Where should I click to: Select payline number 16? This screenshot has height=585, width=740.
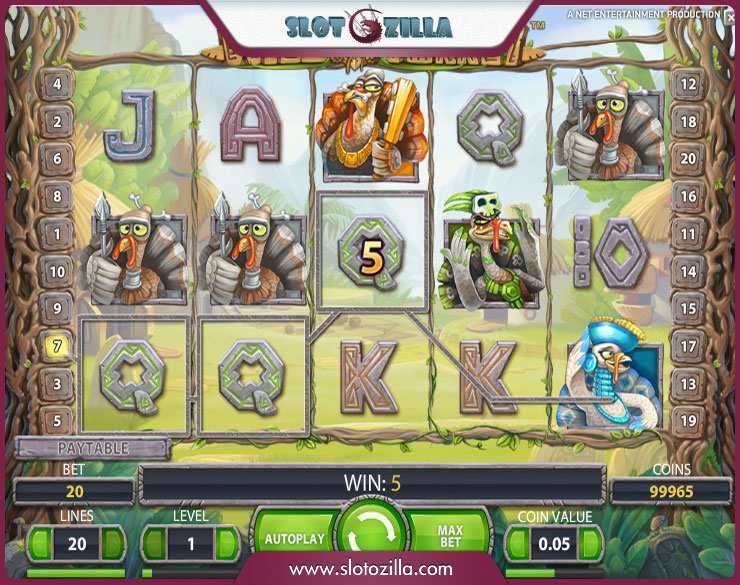(x=687, y=197)
